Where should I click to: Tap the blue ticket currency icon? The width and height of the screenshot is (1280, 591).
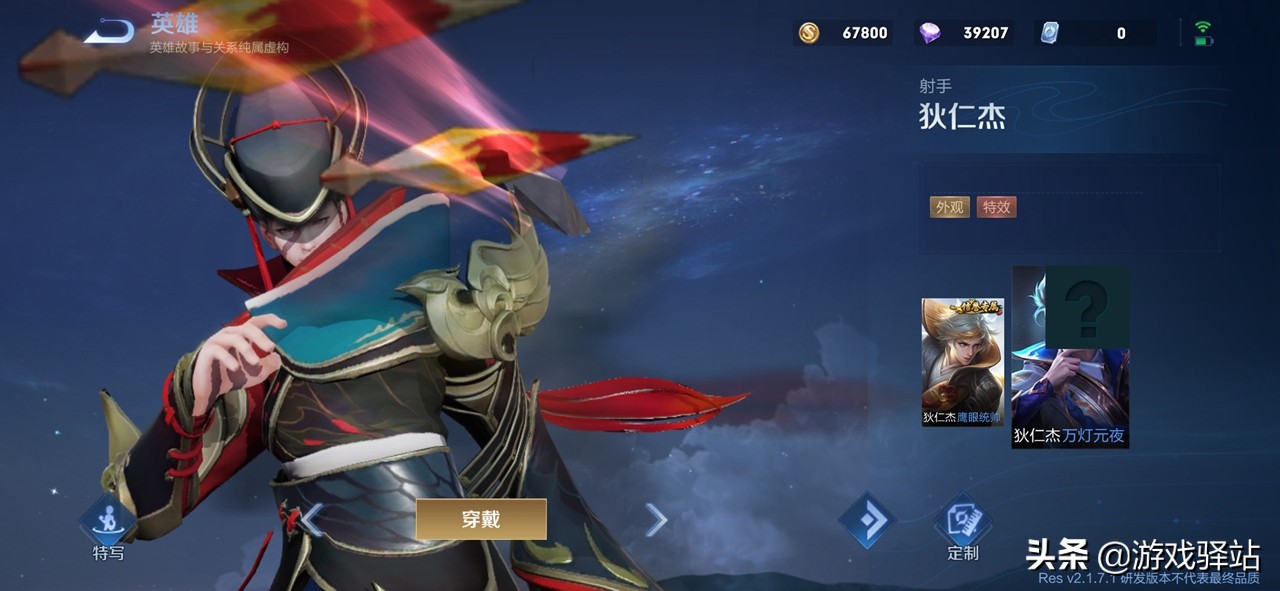point(1049,33)
